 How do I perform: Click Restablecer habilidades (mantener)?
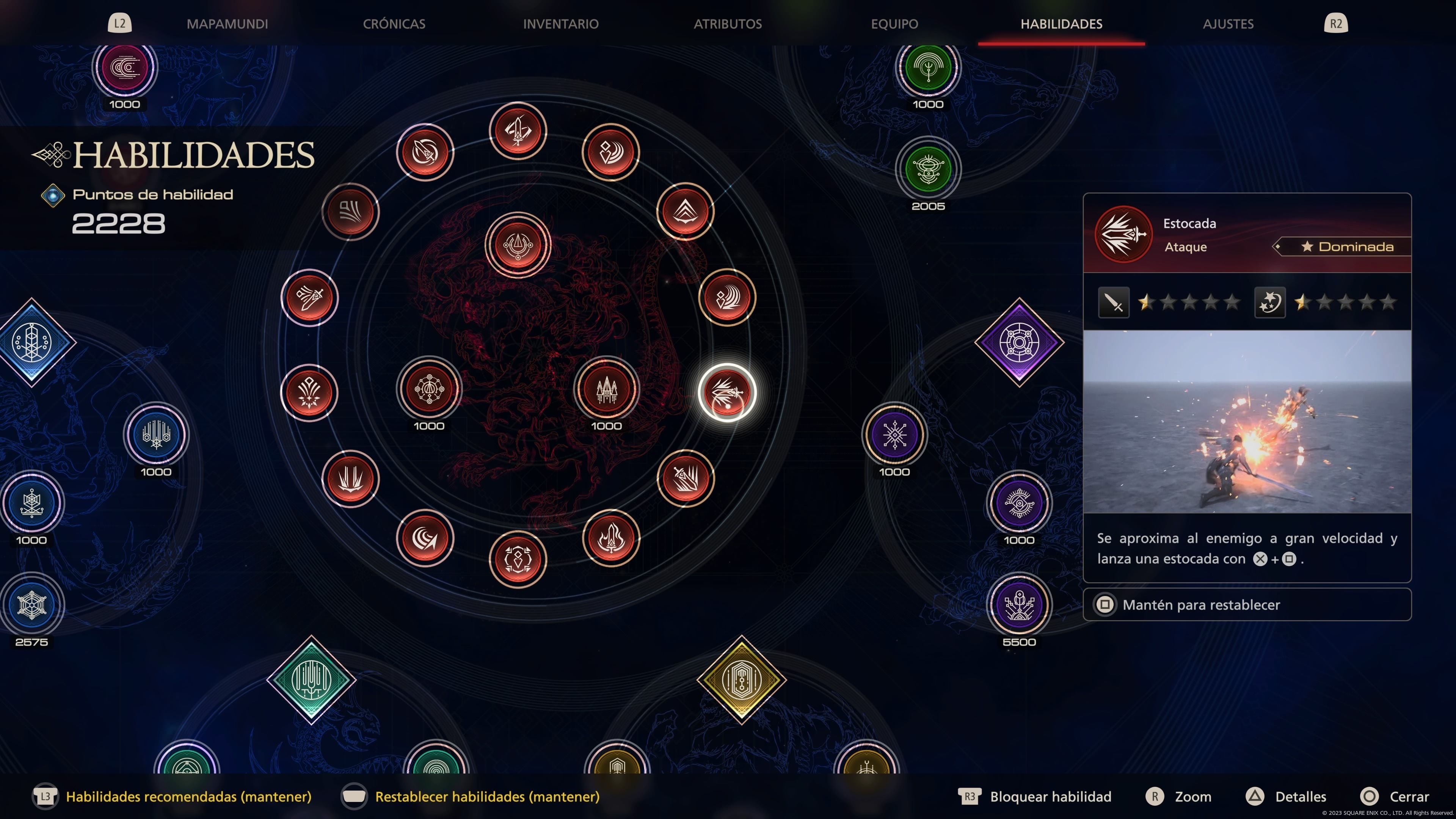point(486,796)
